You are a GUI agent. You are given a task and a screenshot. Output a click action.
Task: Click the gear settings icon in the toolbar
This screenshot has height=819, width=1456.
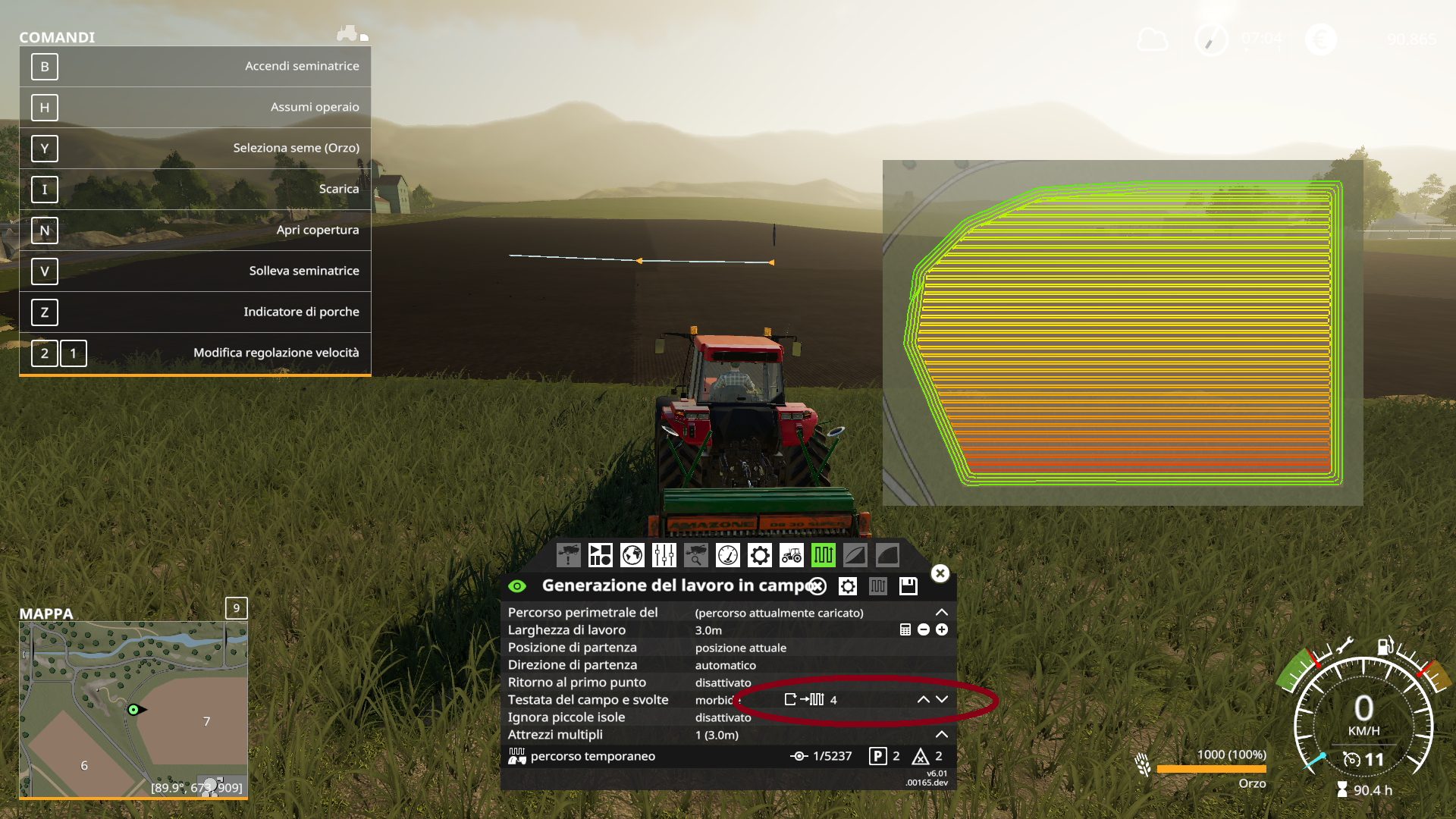click(x=759, y=555)
